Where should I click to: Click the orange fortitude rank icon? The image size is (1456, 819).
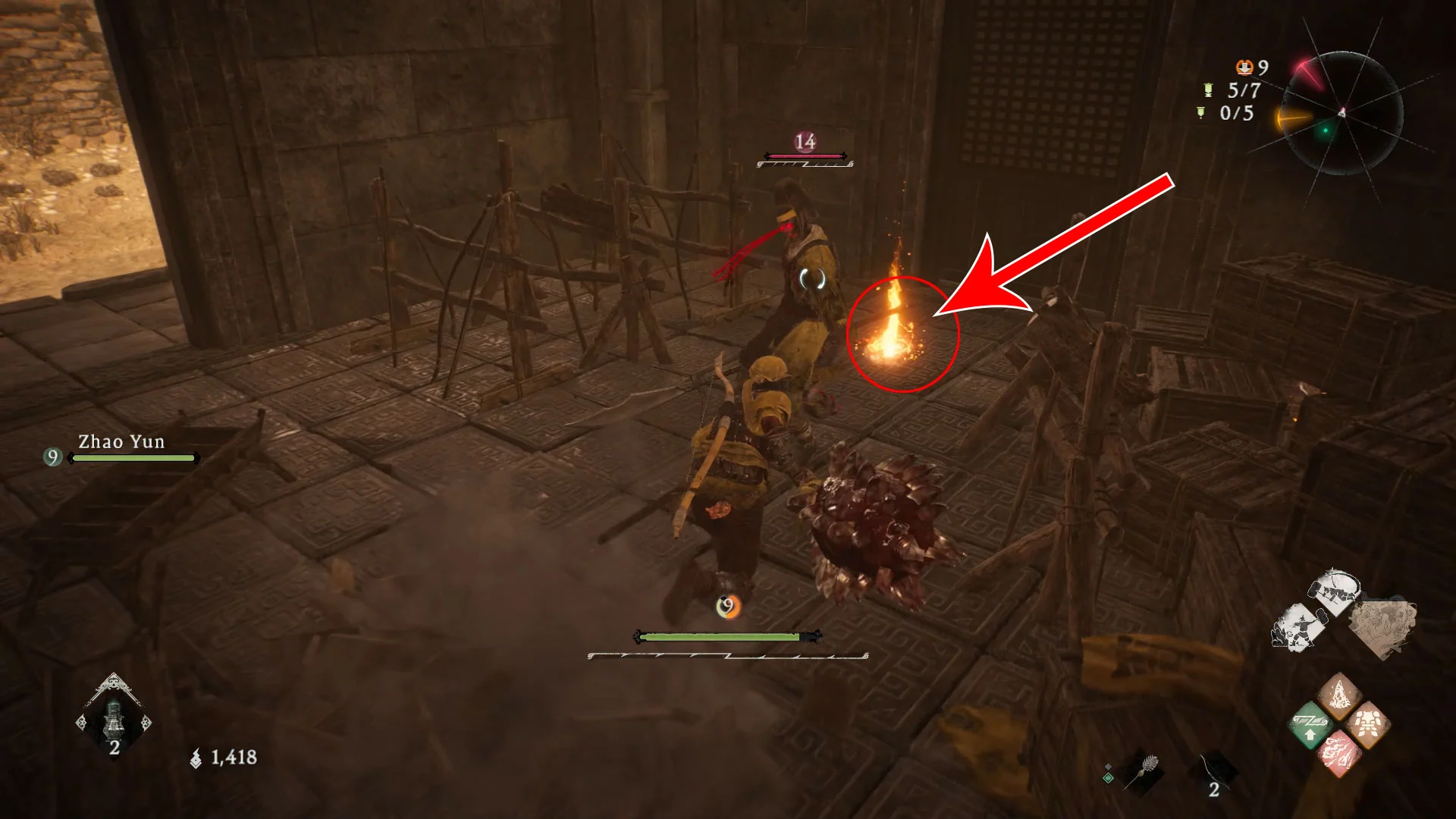point(1244,67)
